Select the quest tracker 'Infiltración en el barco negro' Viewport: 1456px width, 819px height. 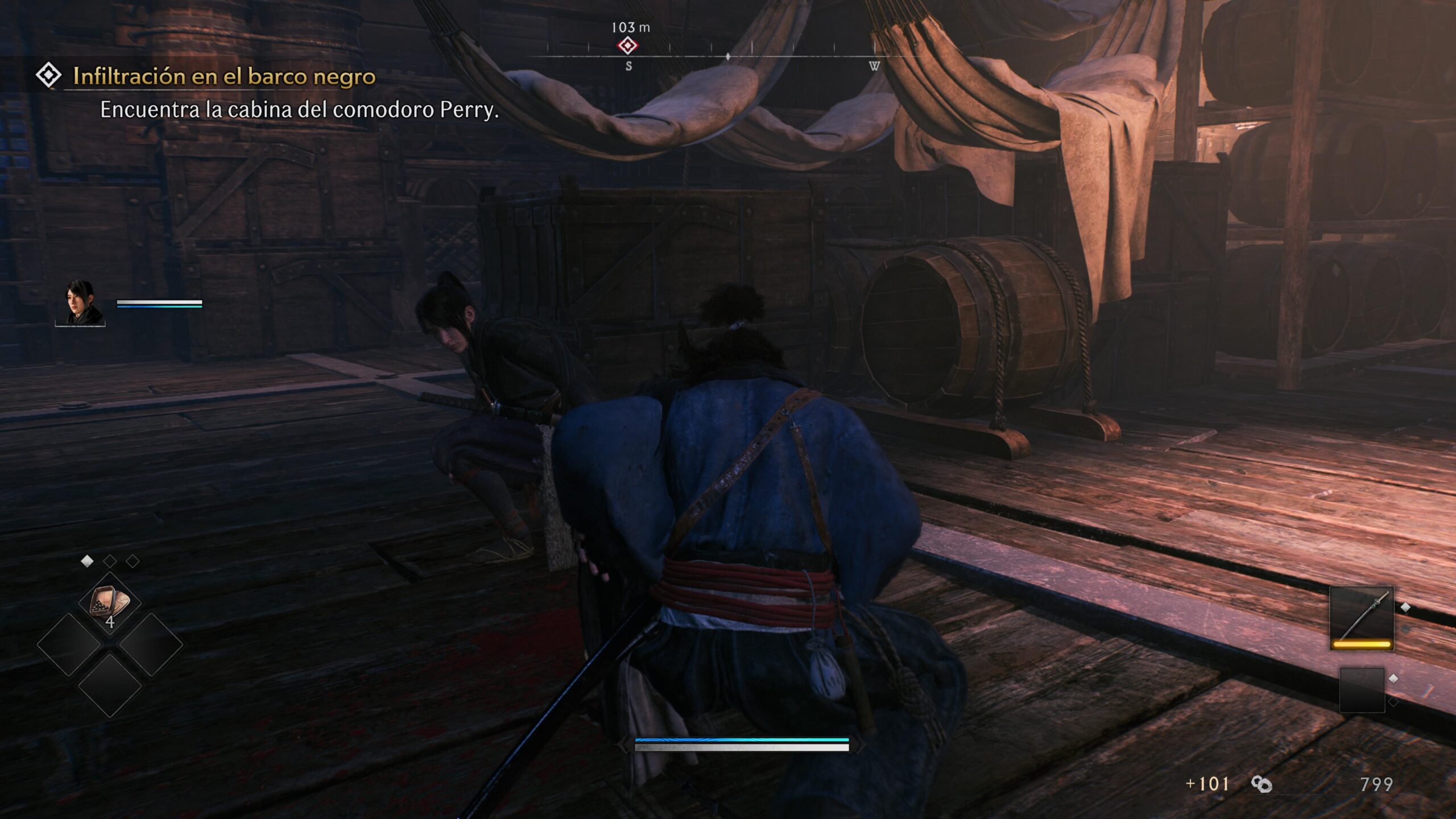click(224, 77)
